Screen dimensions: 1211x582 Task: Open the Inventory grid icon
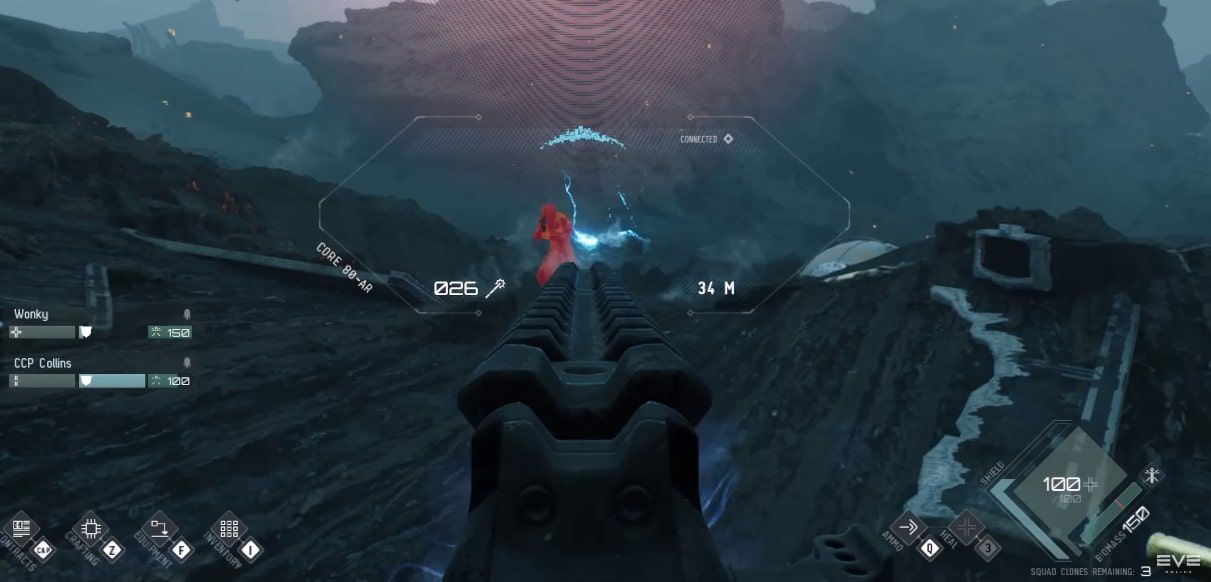coord(228,528)
